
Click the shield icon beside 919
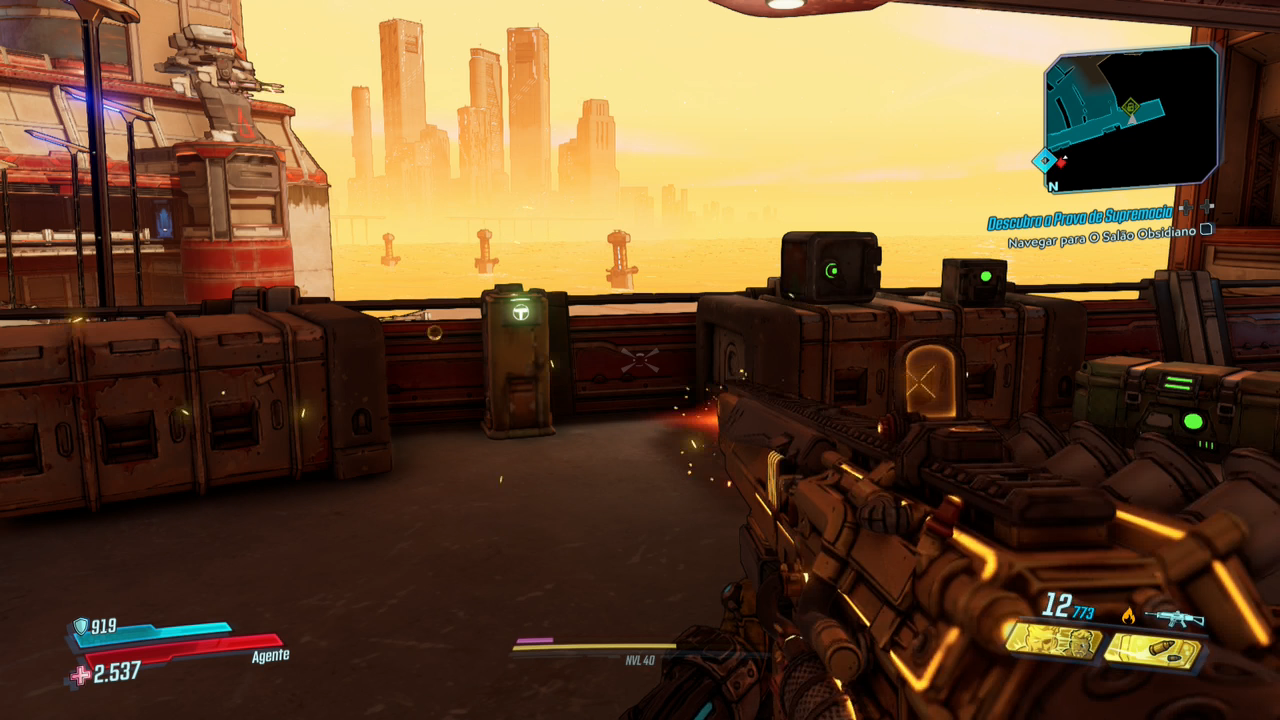pos(80,626)
